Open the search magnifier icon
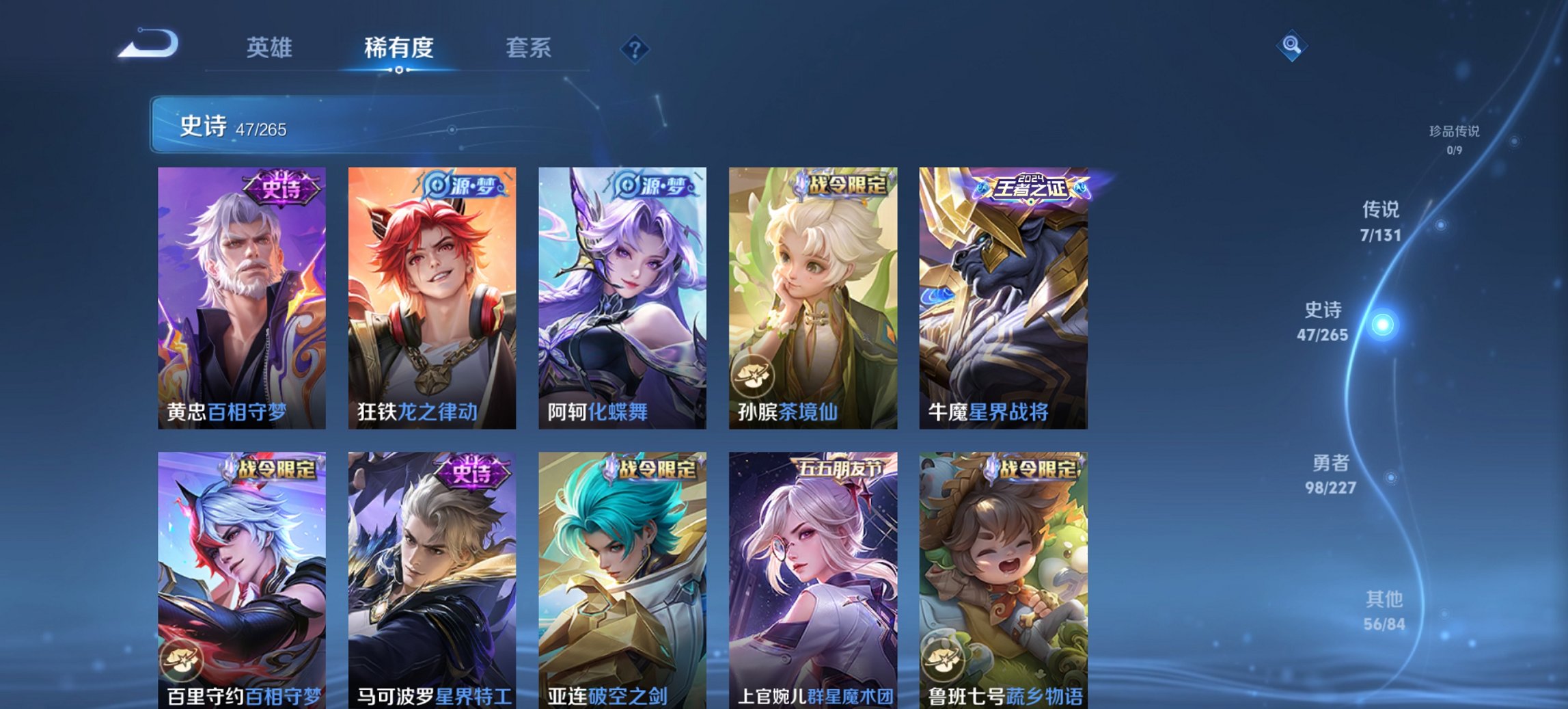 coord(1290,46)
